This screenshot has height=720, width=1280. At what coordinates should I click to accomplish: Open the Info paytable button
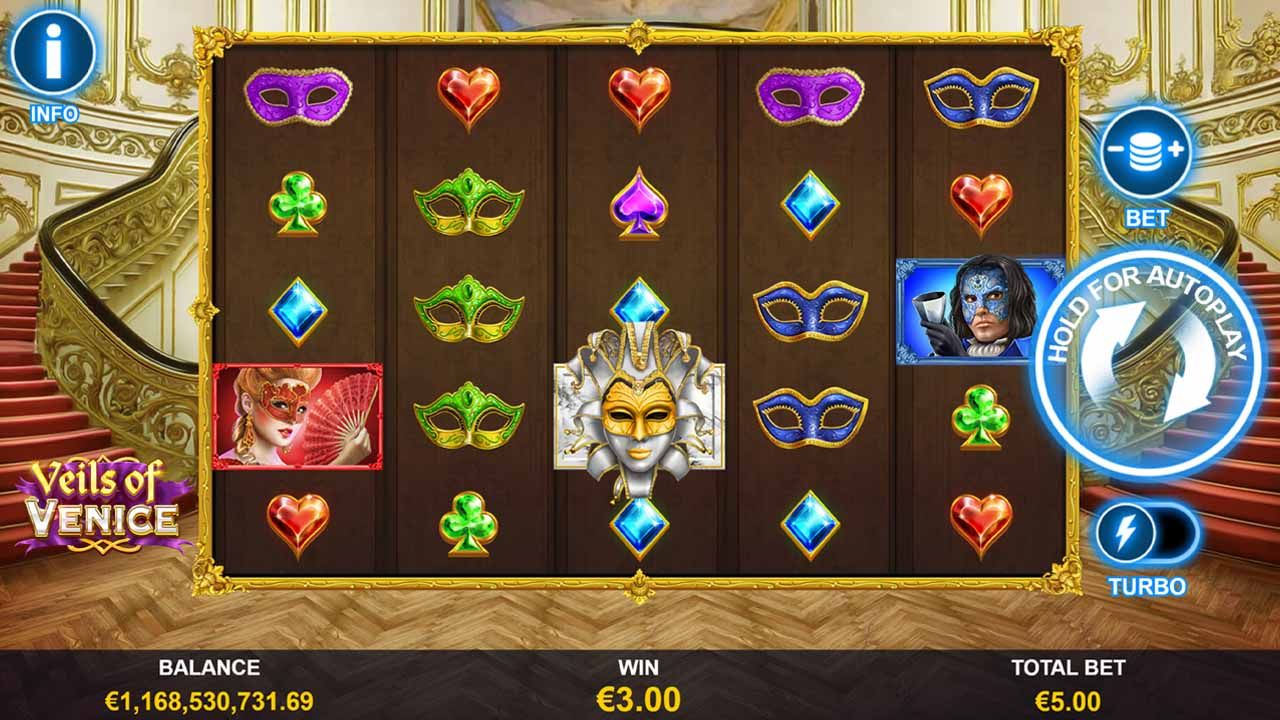click(x=53, y=52)
